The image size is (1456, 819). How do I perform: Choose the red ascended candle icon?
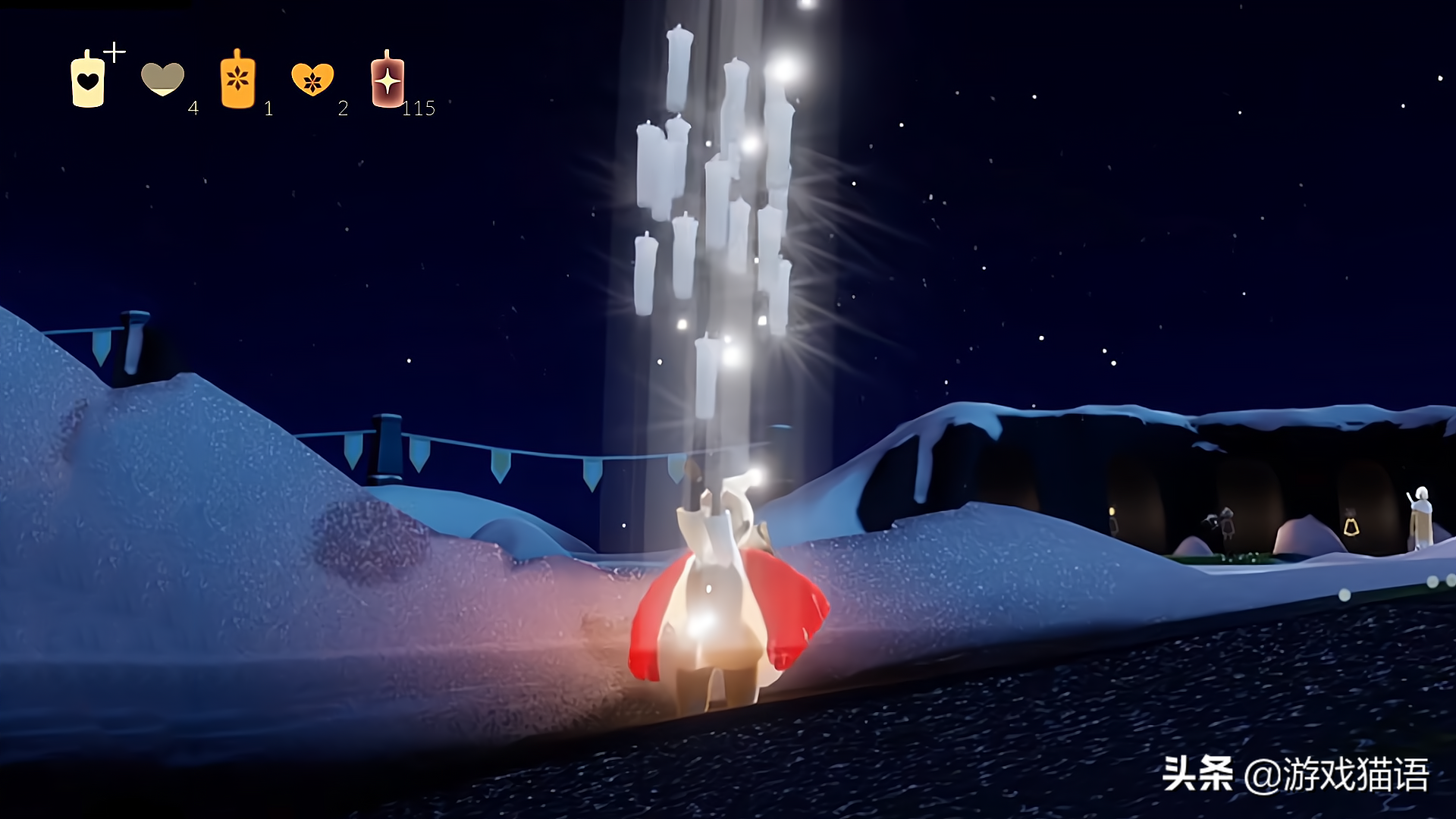[388, 80]
